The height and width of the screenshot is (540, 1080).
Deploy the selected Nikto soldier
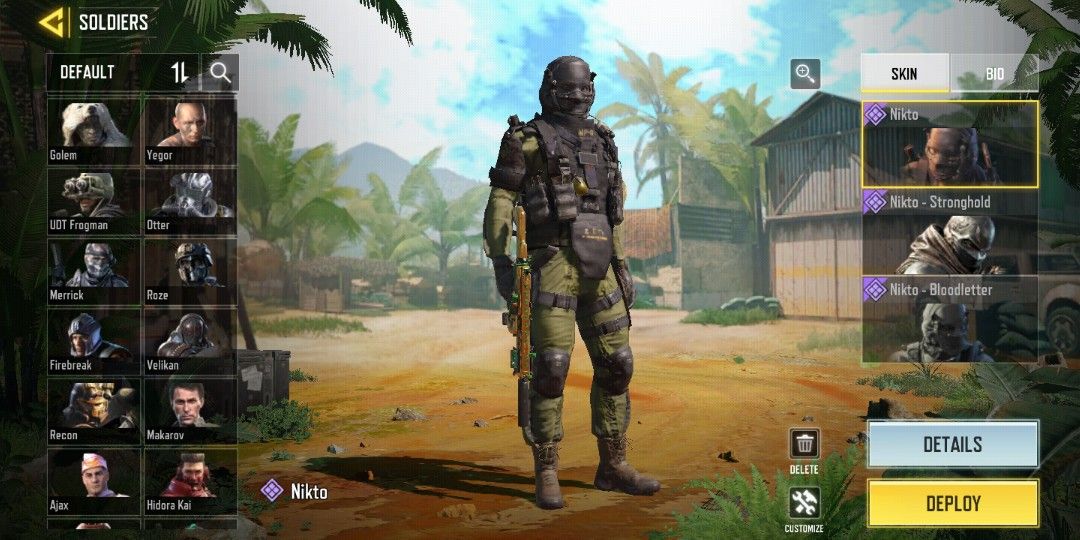(x=952, y=503)
